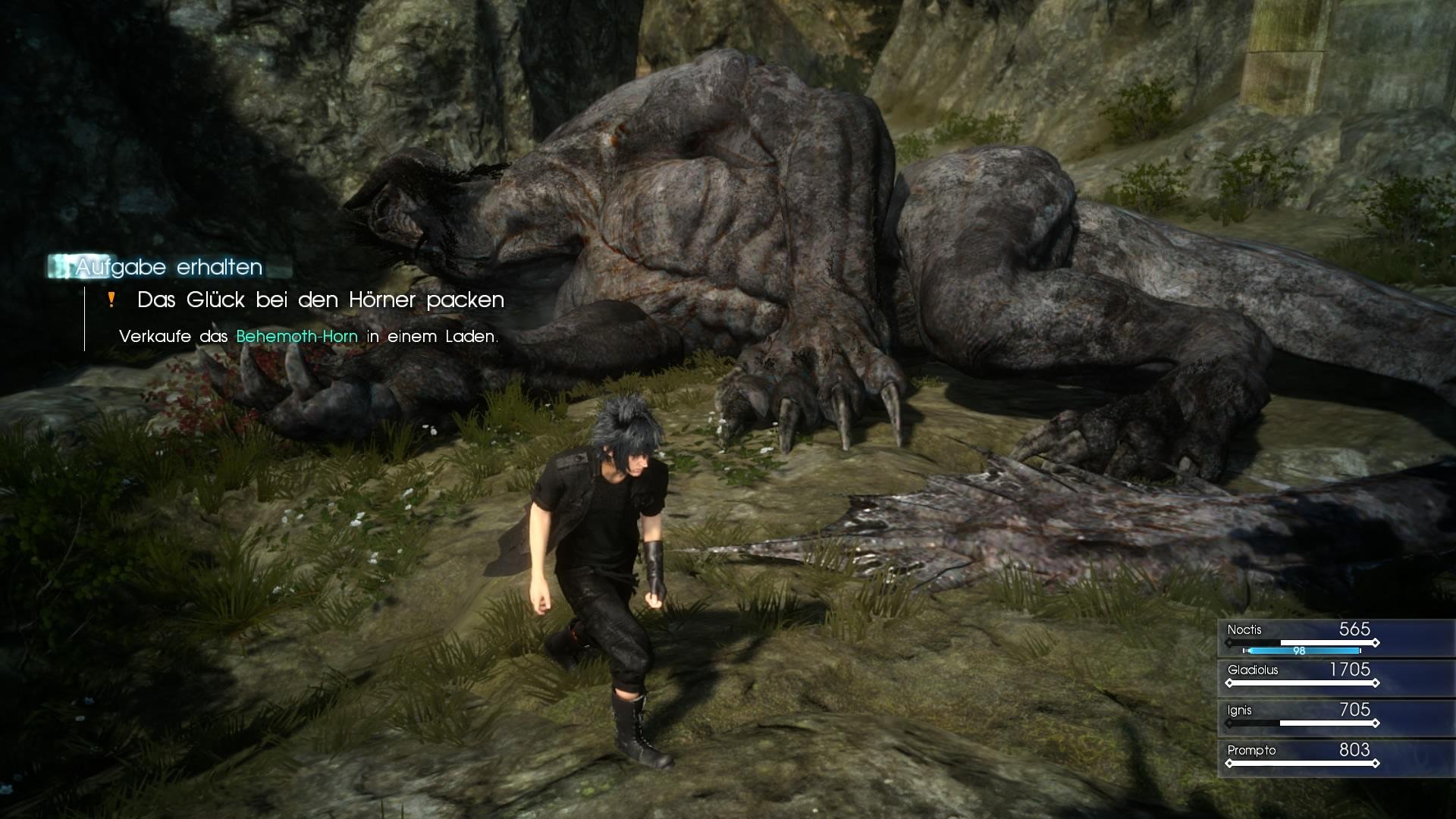
Task: Expand Ignis's status plate
Action: coord(1335,717)
